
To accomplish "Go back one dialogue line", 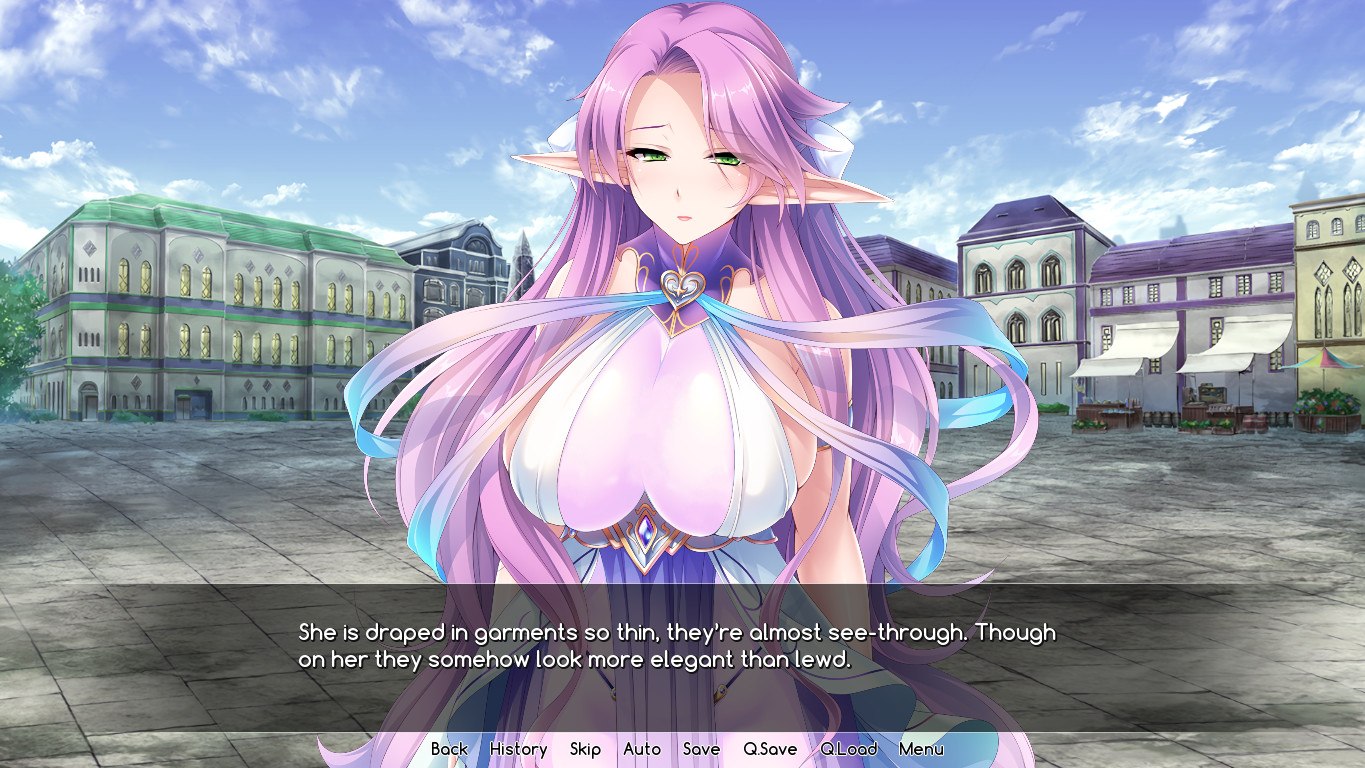I will pos(449,749).
